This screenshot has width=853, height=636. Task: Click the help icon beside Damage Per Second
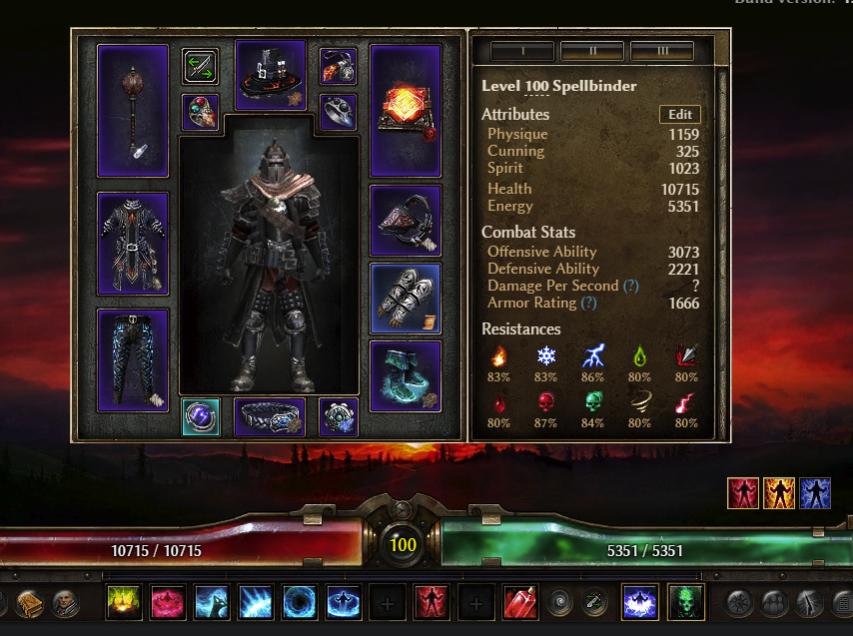click(x=631, y=286)
